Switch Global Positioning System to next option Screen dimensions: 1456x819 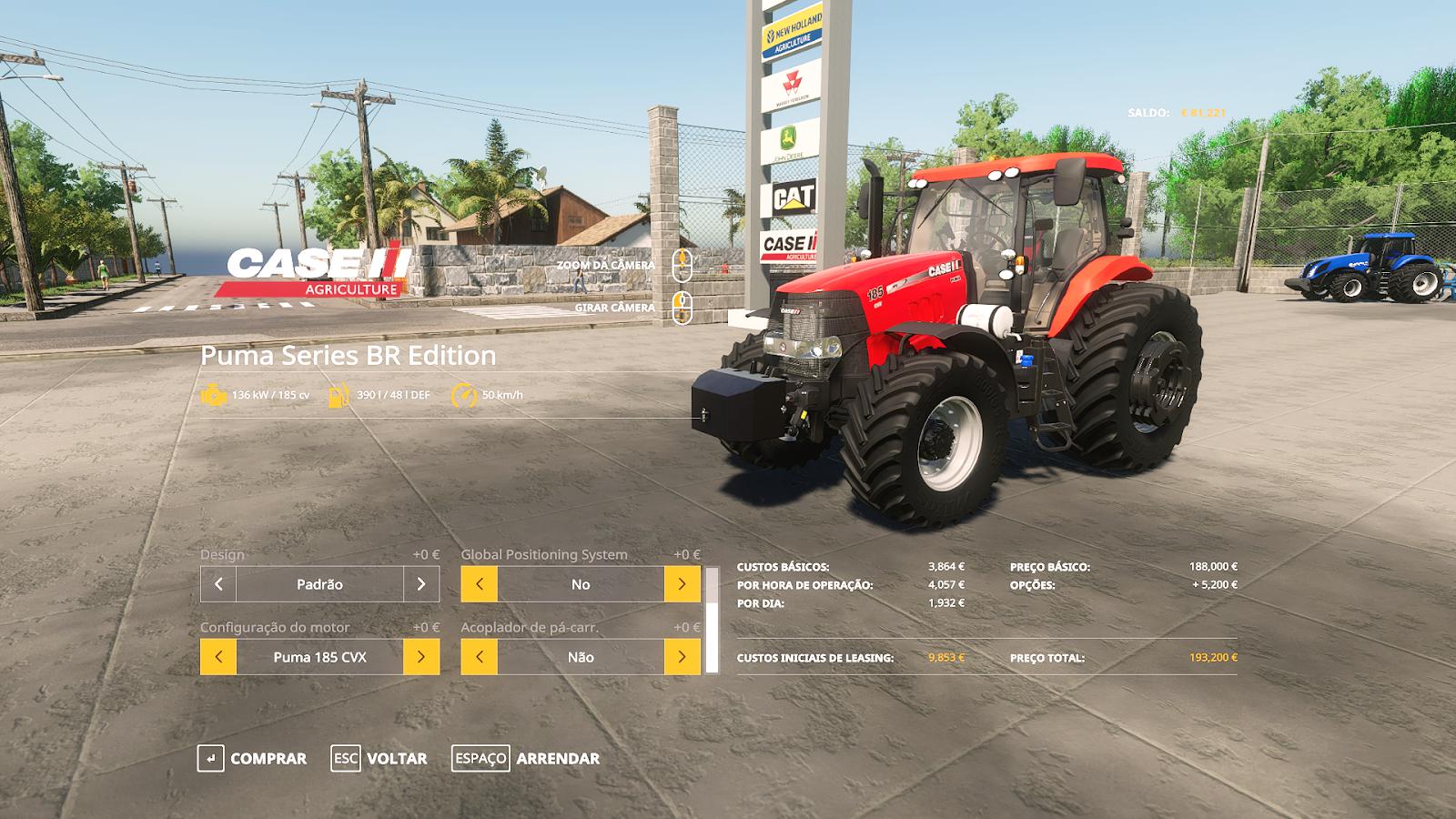[682, 584]
